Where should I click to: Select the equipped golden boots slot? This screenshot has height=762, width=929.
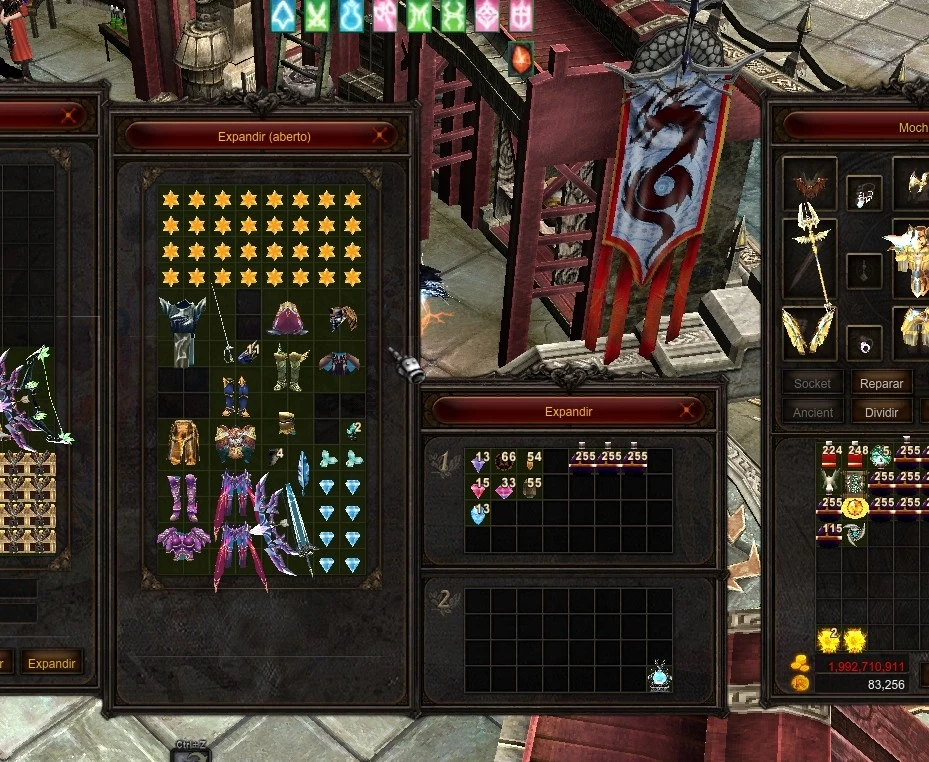coord(809,331)
